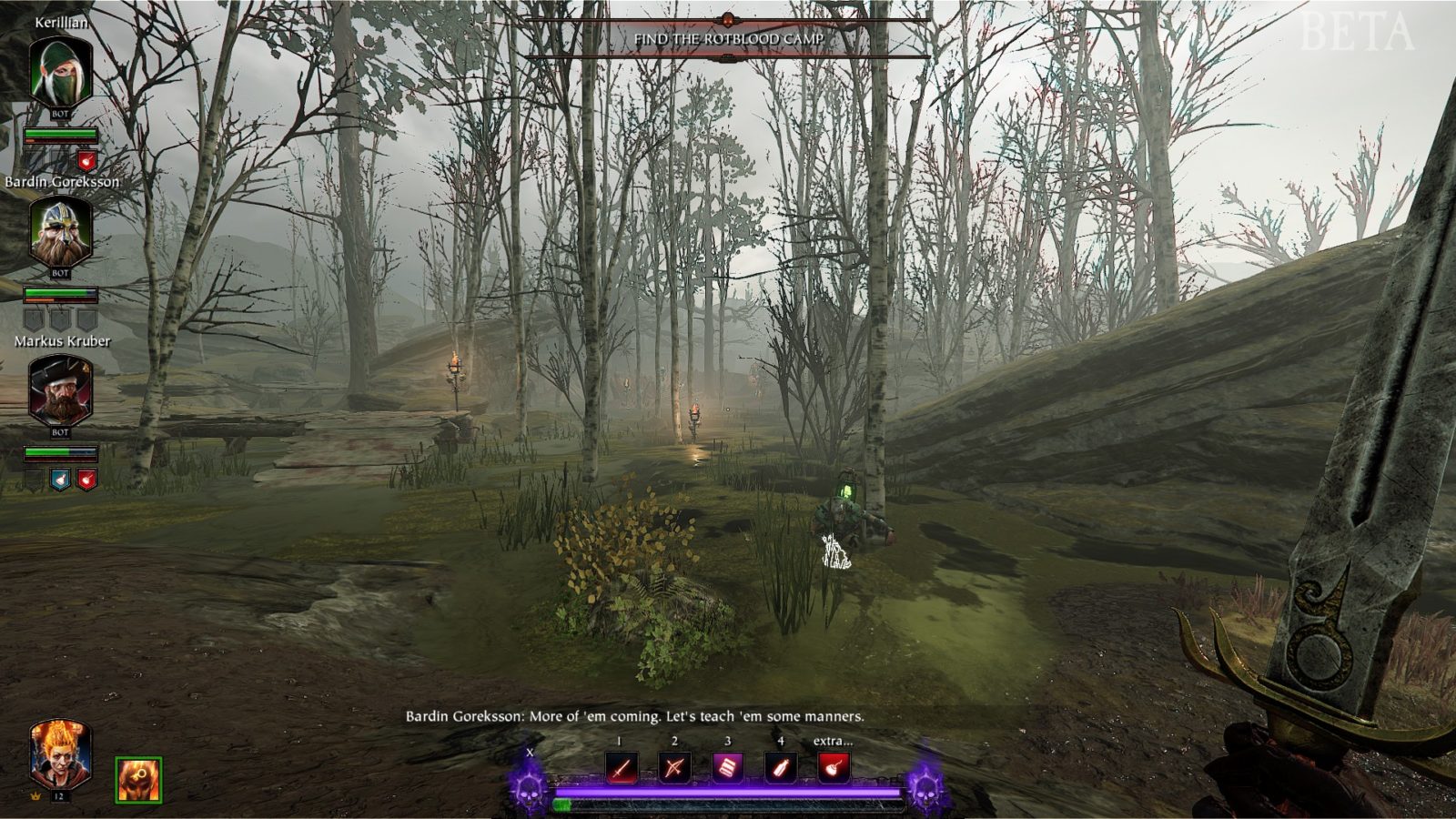Select the tome item in slot 3
This screenshot has width=1456, height=819.
coord(727,768)
